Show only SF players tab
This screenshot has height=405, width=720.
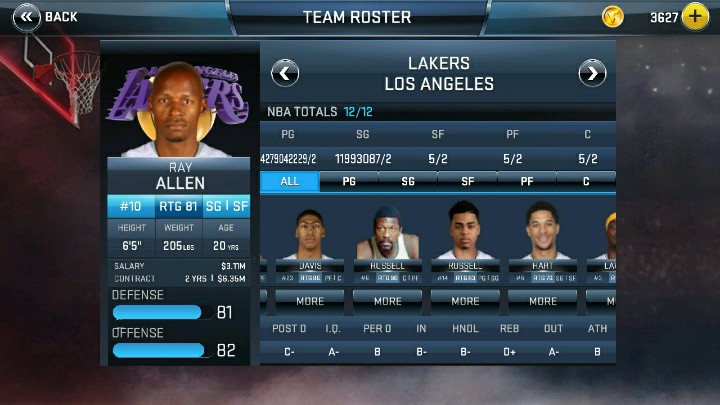467,181
